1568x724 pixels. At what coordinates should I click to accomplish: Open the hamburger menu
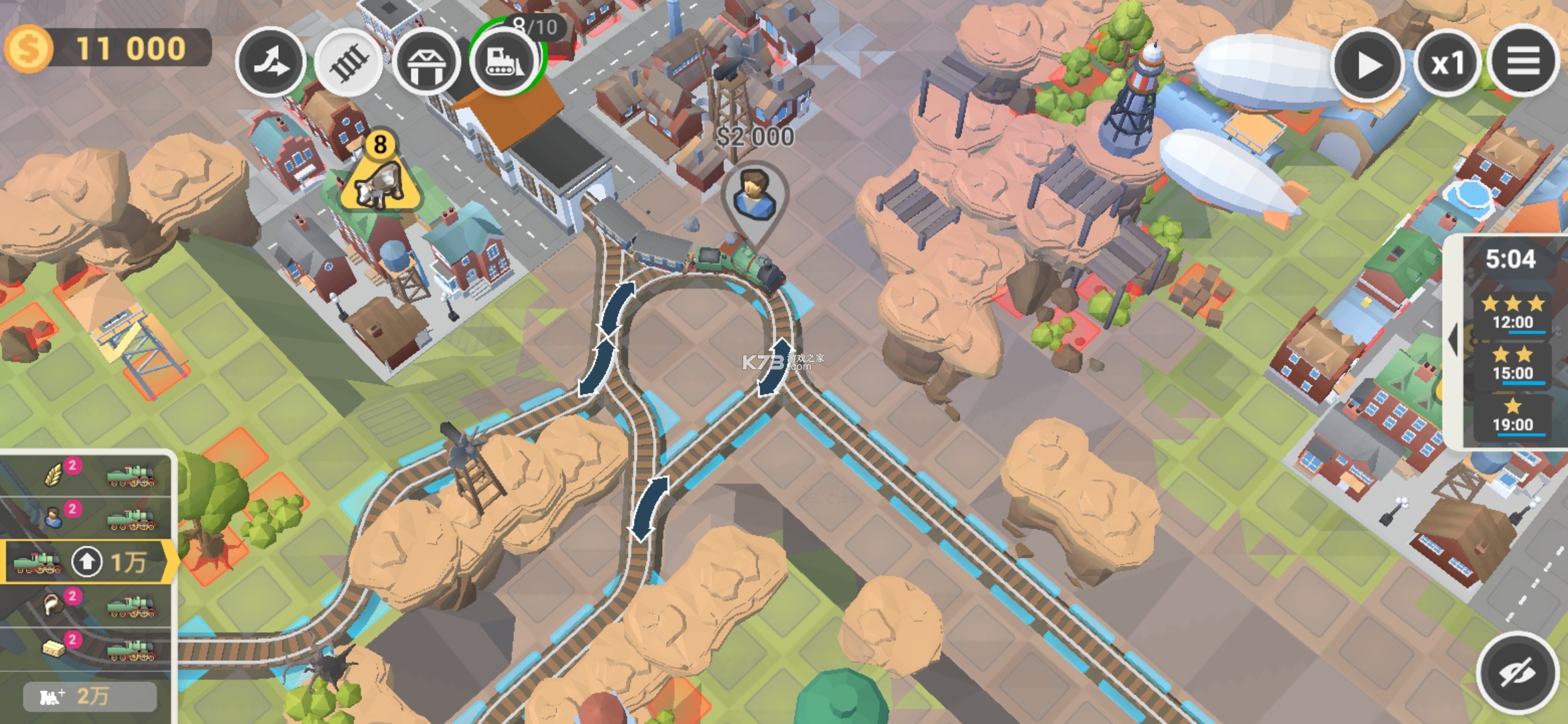tap(1523, 62)
